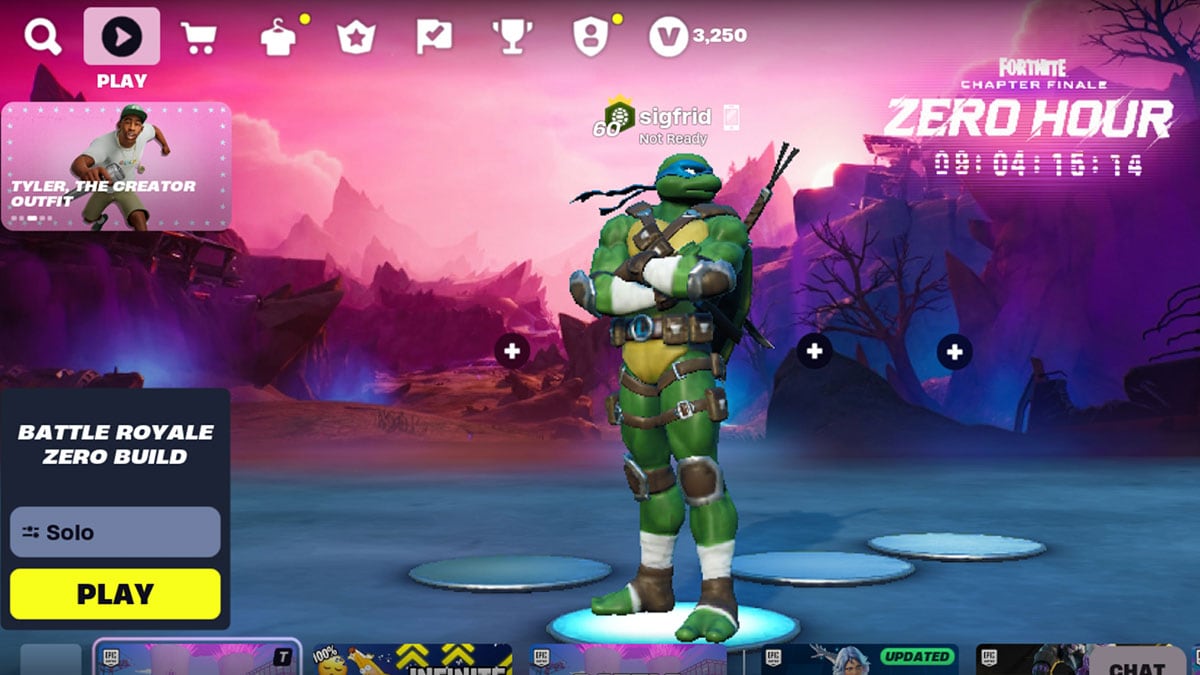Viewport: 1200px width, 675px height.
Task: Select the game tile tagged Updated
Action: click(859, 659)
